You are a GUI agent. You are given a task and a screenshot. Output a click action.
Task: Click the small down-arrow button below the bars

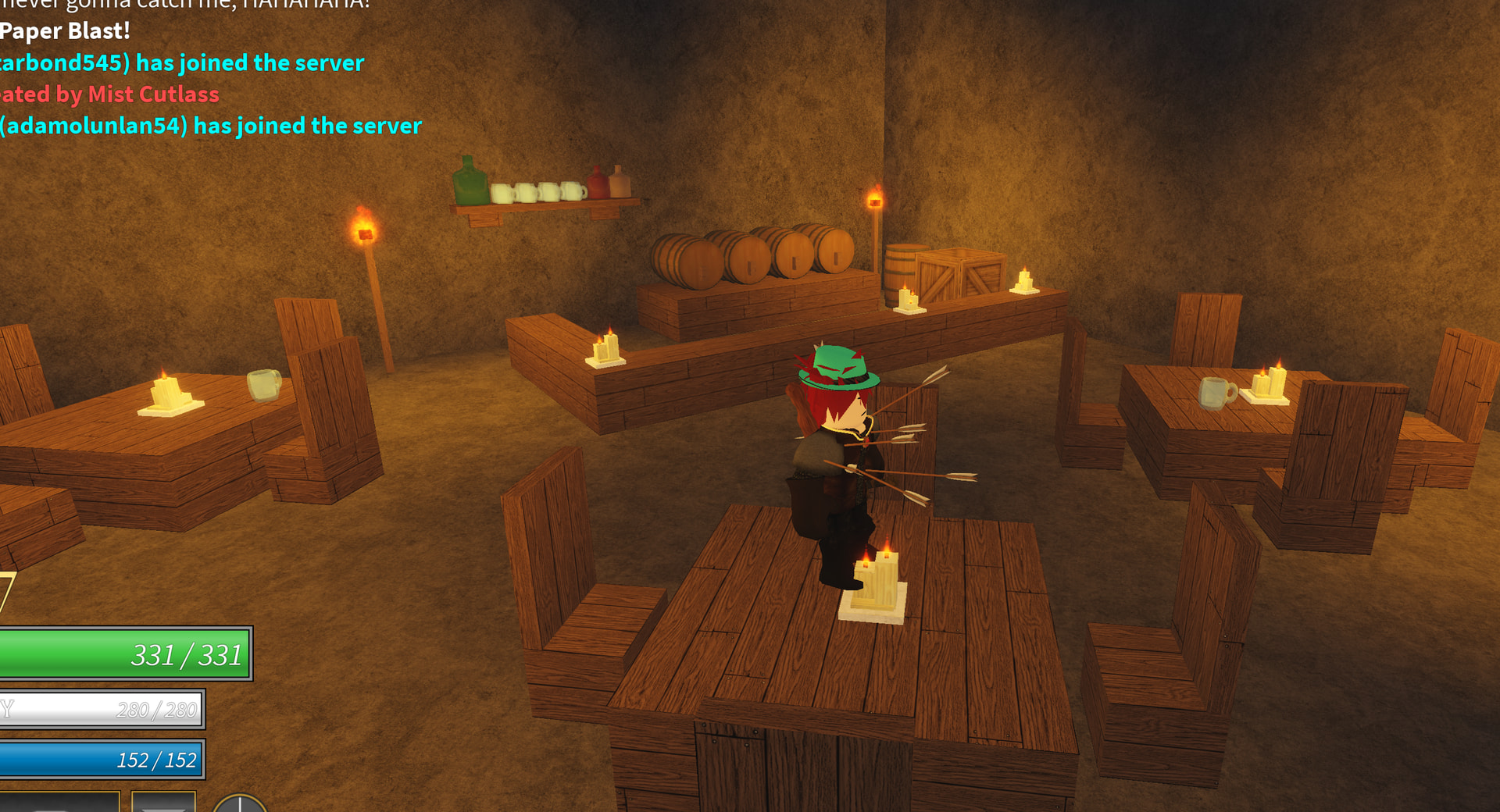163,803
